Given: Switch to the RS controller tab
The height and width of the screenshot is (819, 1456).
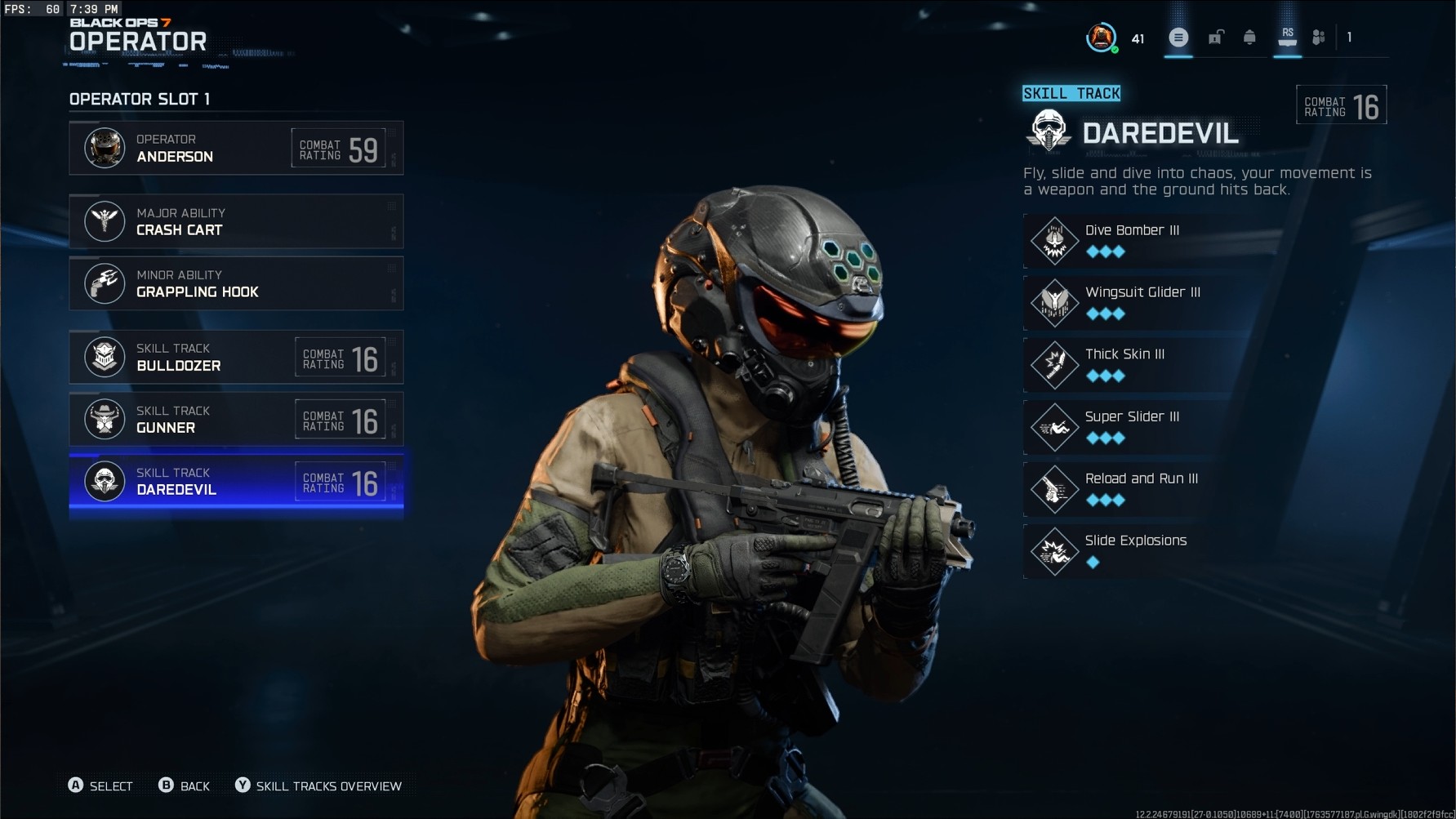Looking at the screenshot, I should coord(1288,38).
